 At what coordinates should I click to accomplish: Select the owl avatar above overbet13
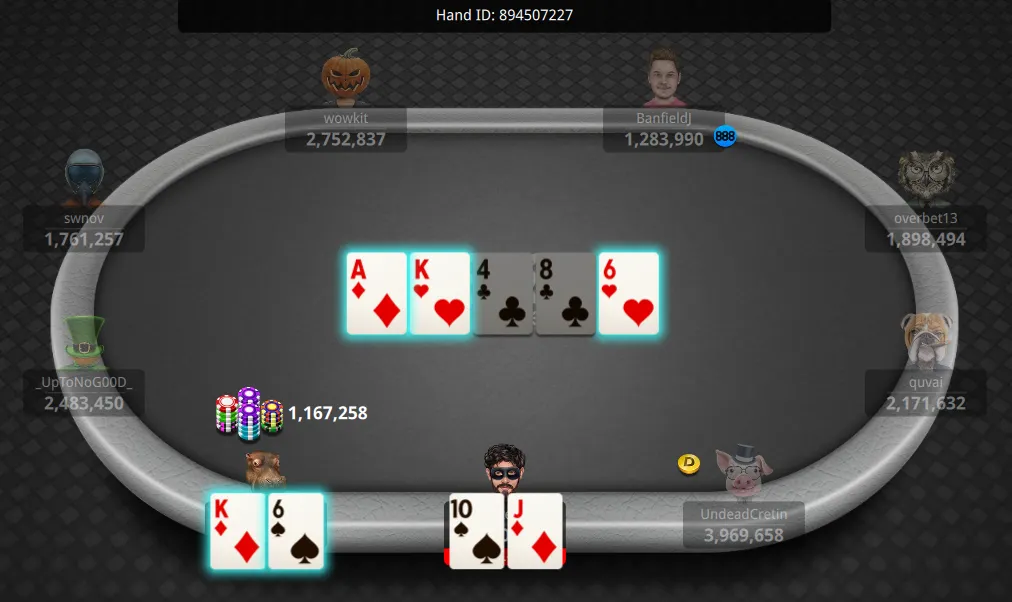[x=925, y=177]
